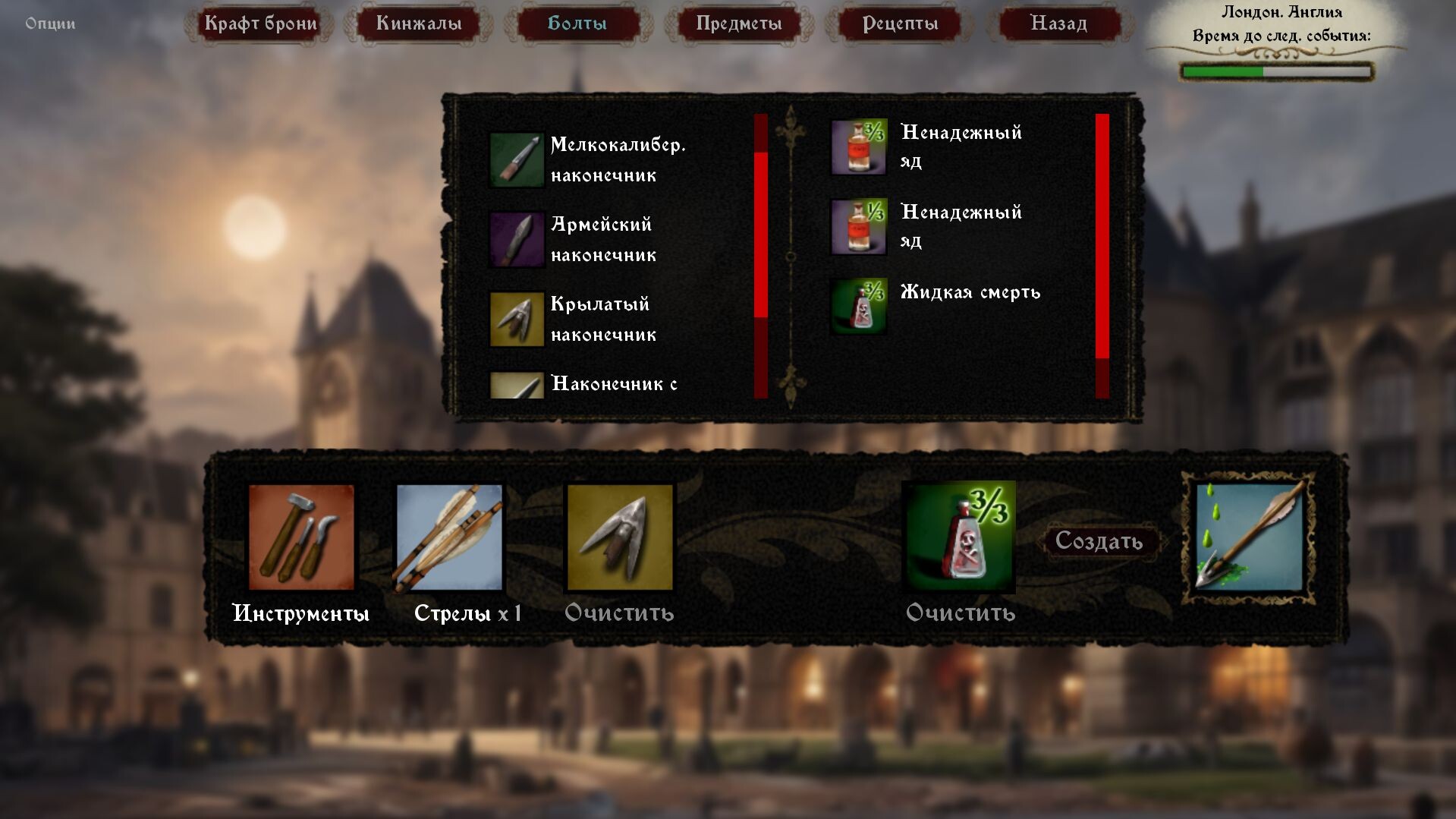Go back with the Назад button

(x=1059, y=24)
